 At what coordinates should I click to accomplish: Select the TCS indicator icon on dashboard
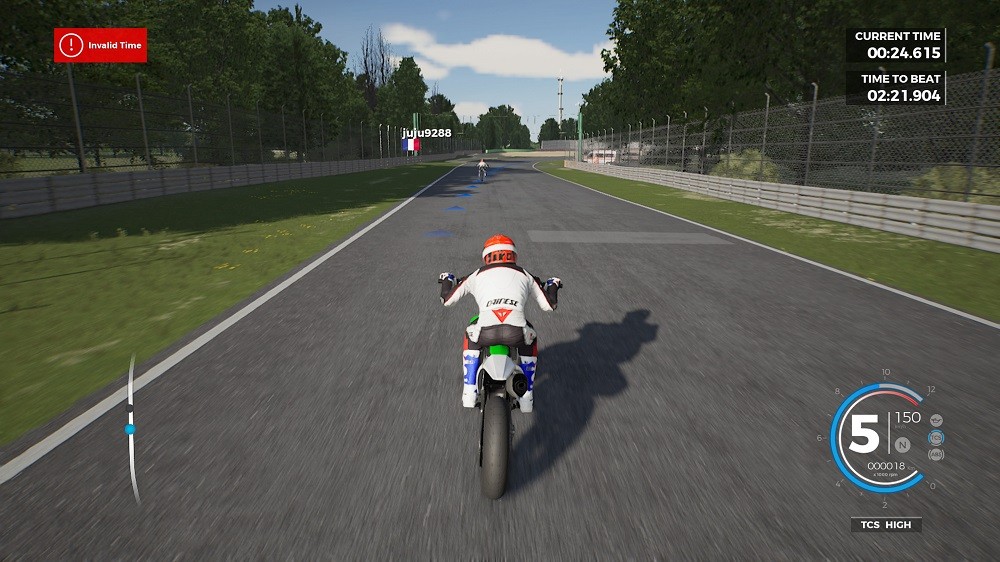[x=936, y=437]
